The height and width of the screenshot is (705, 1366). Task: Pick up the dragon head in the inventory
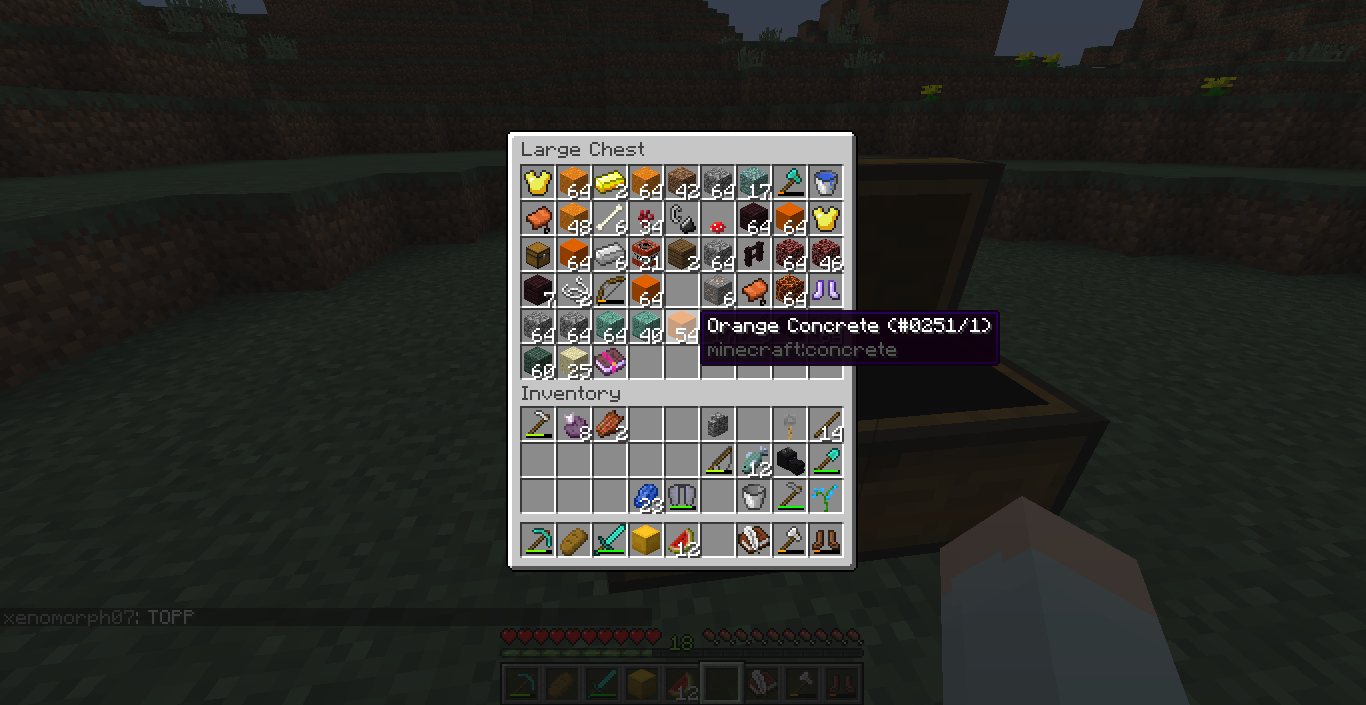pyautogui.click(x=789, y=461)
